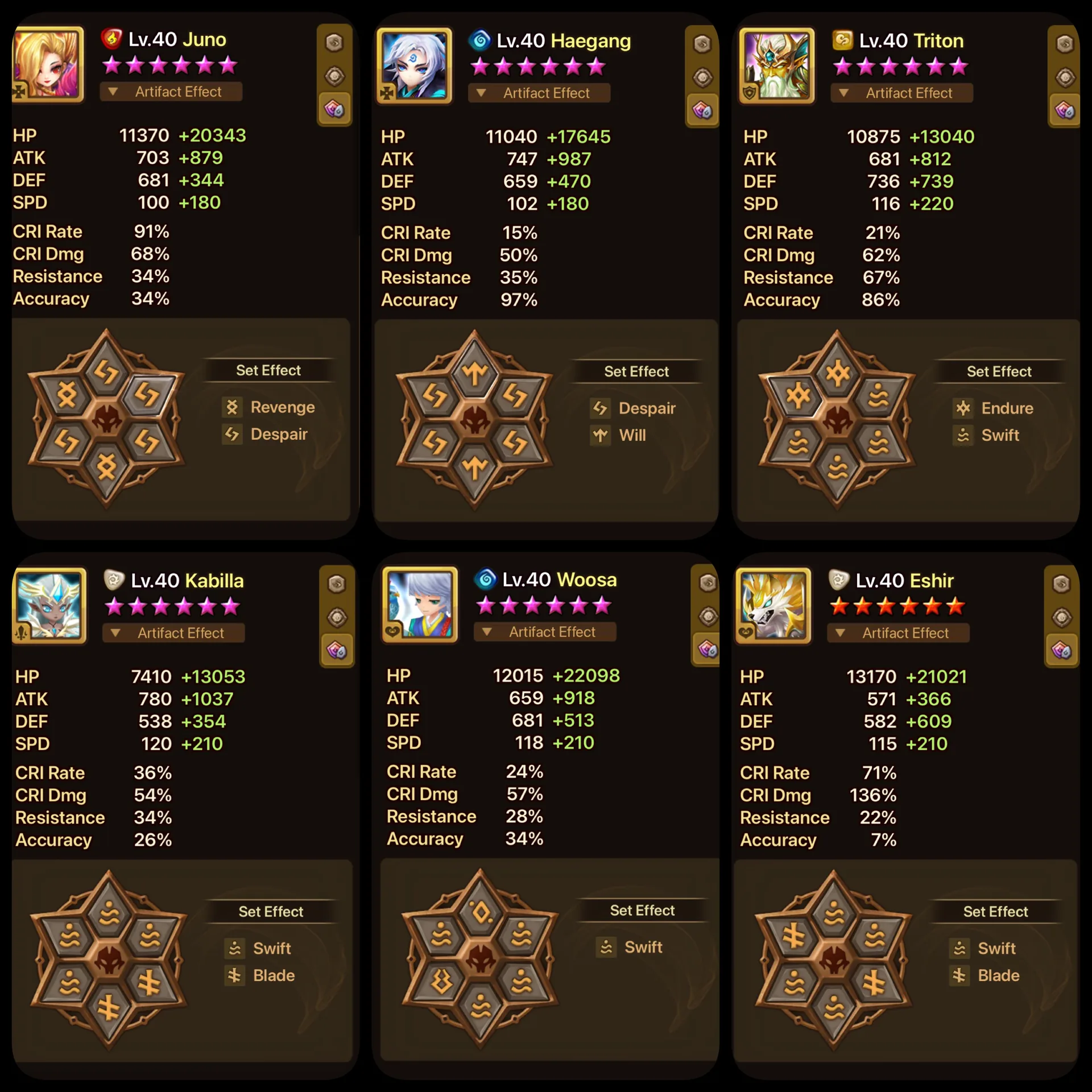Click the pink rune-and-gem tab beside Juno
Image resolution: width=1092 pixels, height=1092 pixels.
pyautogui.click(x=334, y=109)
